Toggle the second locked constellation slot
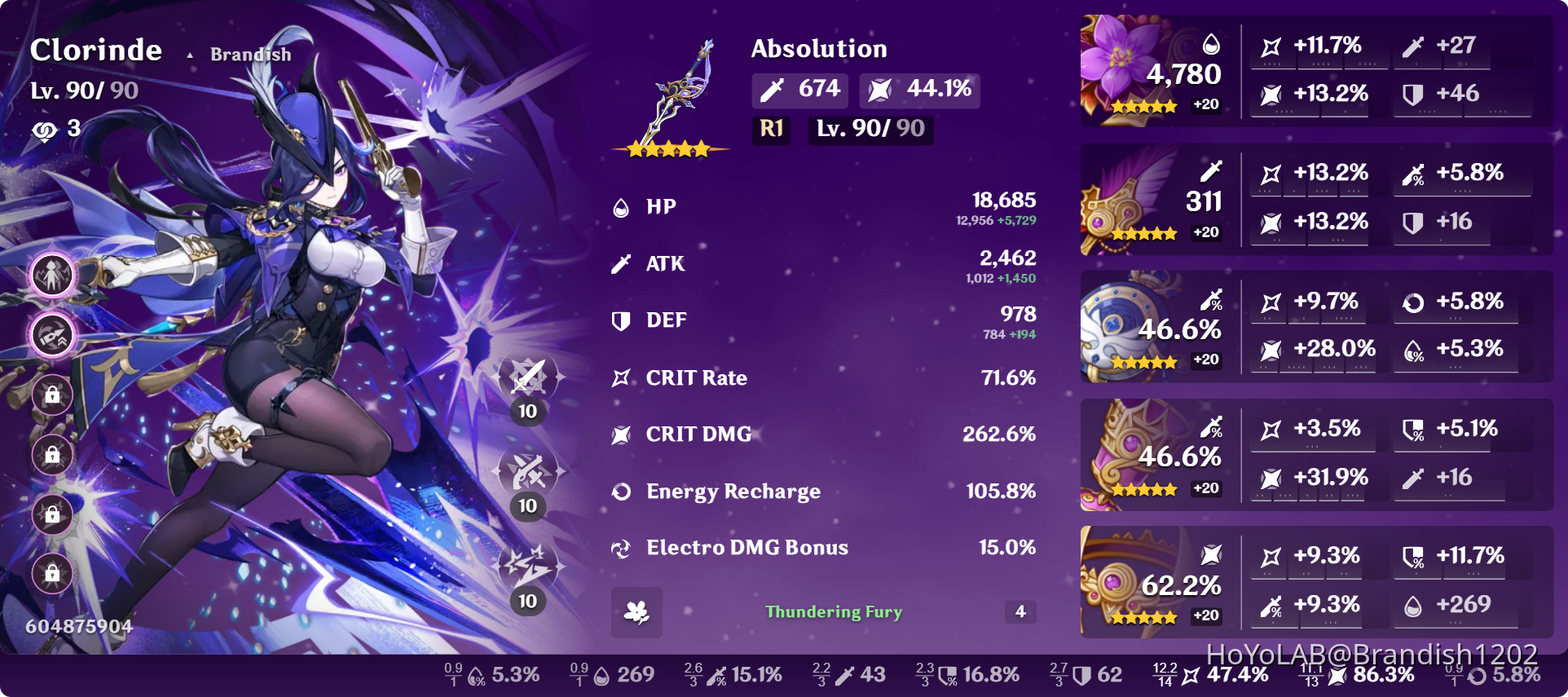This screenshot has width=1568, height=697. coord(51,457)
